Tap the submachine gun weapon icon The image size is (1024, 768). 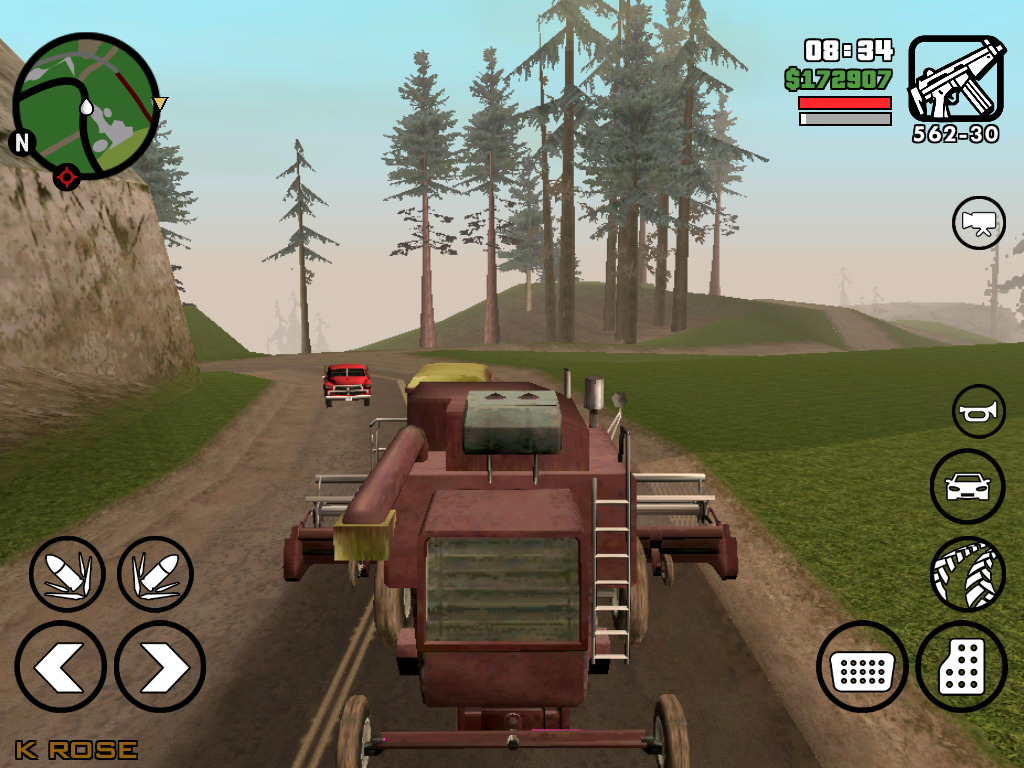click(955, 79)
